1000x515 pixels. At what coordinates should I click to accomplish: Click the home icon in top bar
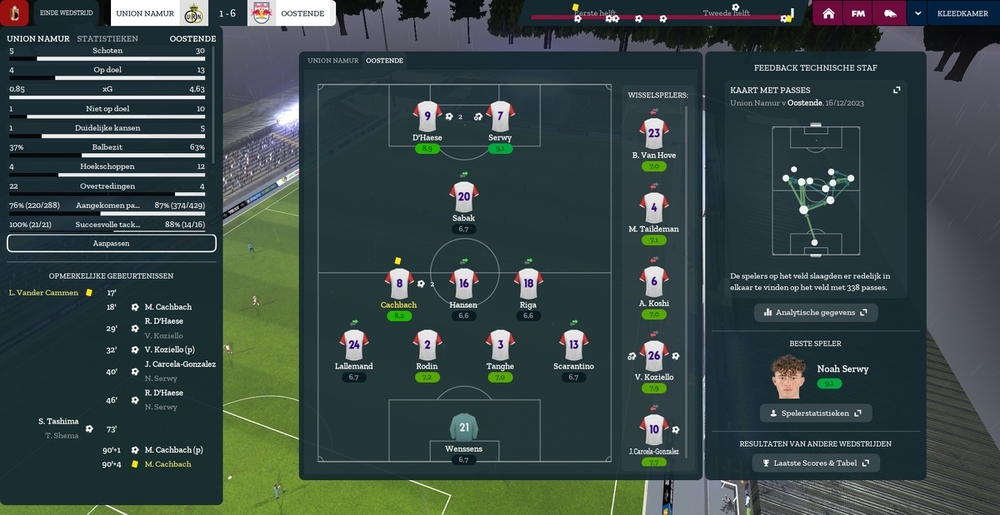[x=828, y=14]
